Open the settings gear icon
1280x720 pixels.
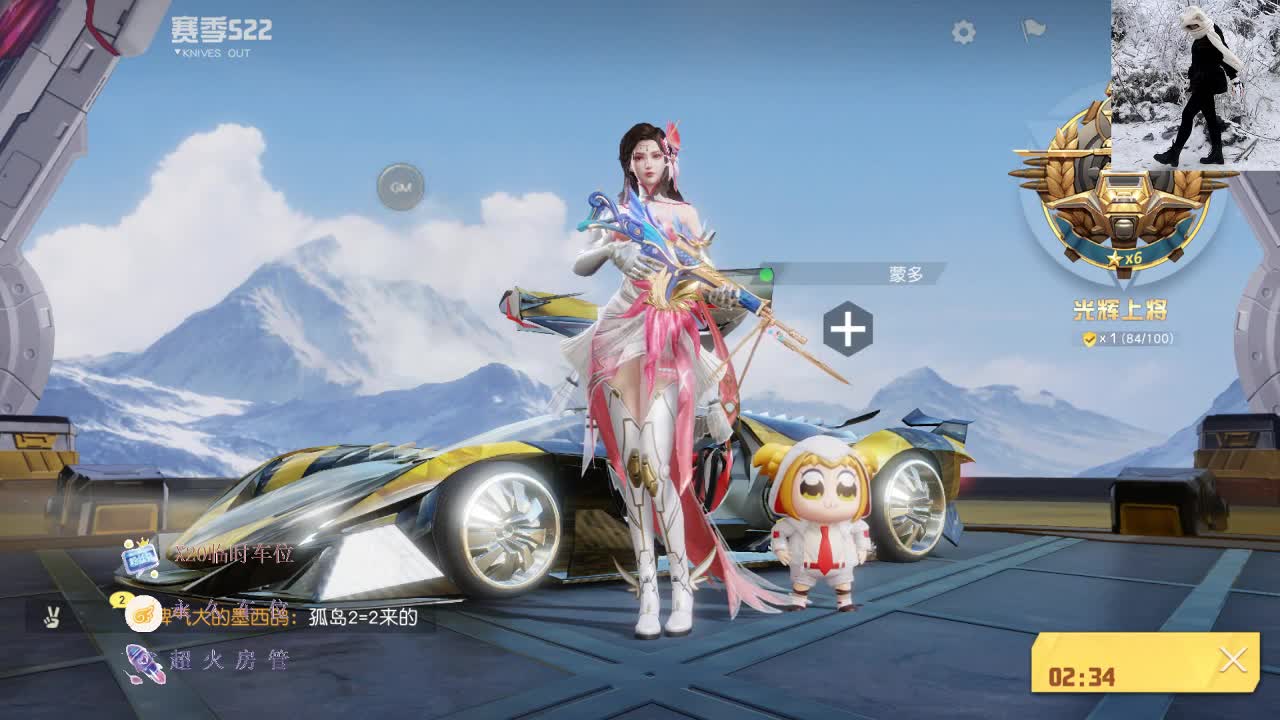(963, 33)
